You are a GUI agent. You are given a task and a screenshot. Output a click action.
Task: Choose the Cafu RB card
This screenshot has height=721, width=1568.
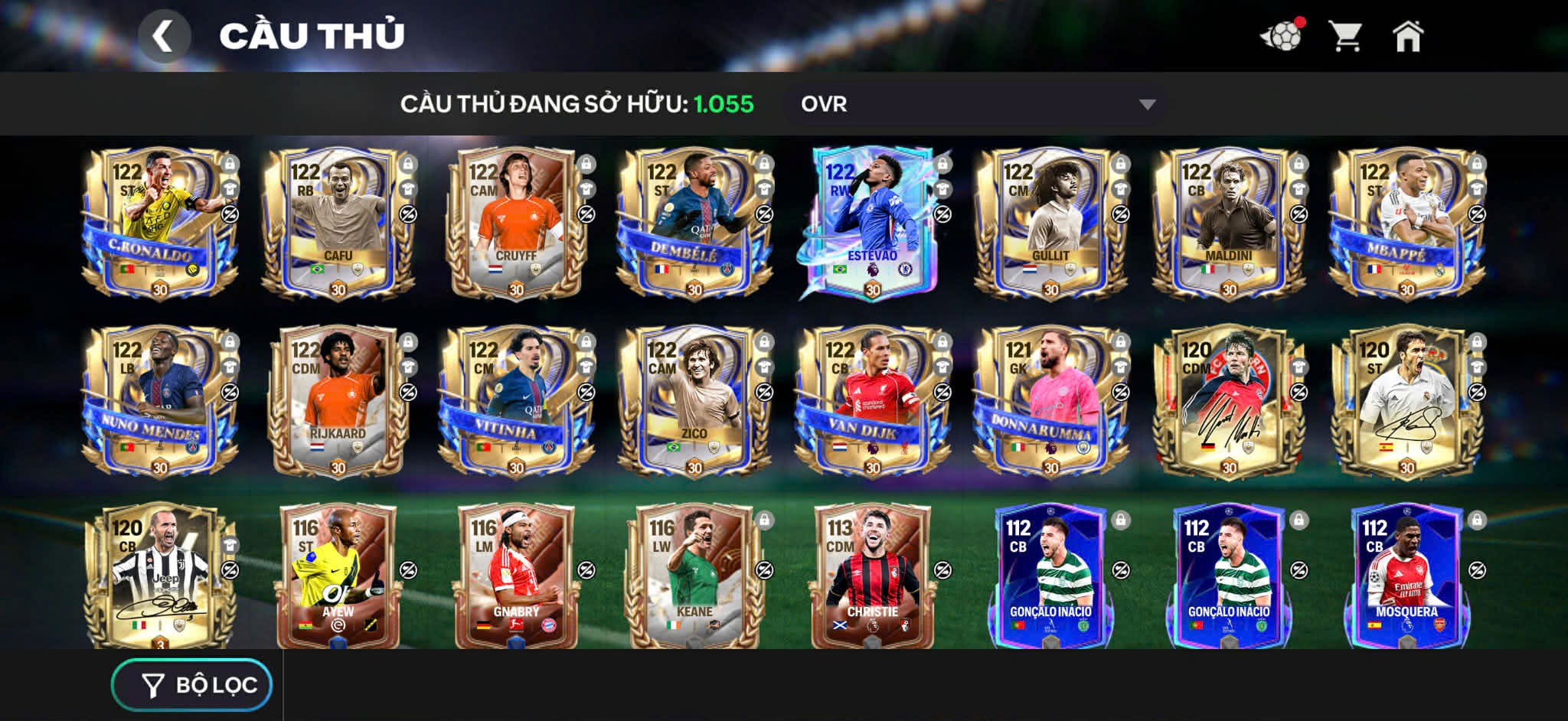coord(338,223)
